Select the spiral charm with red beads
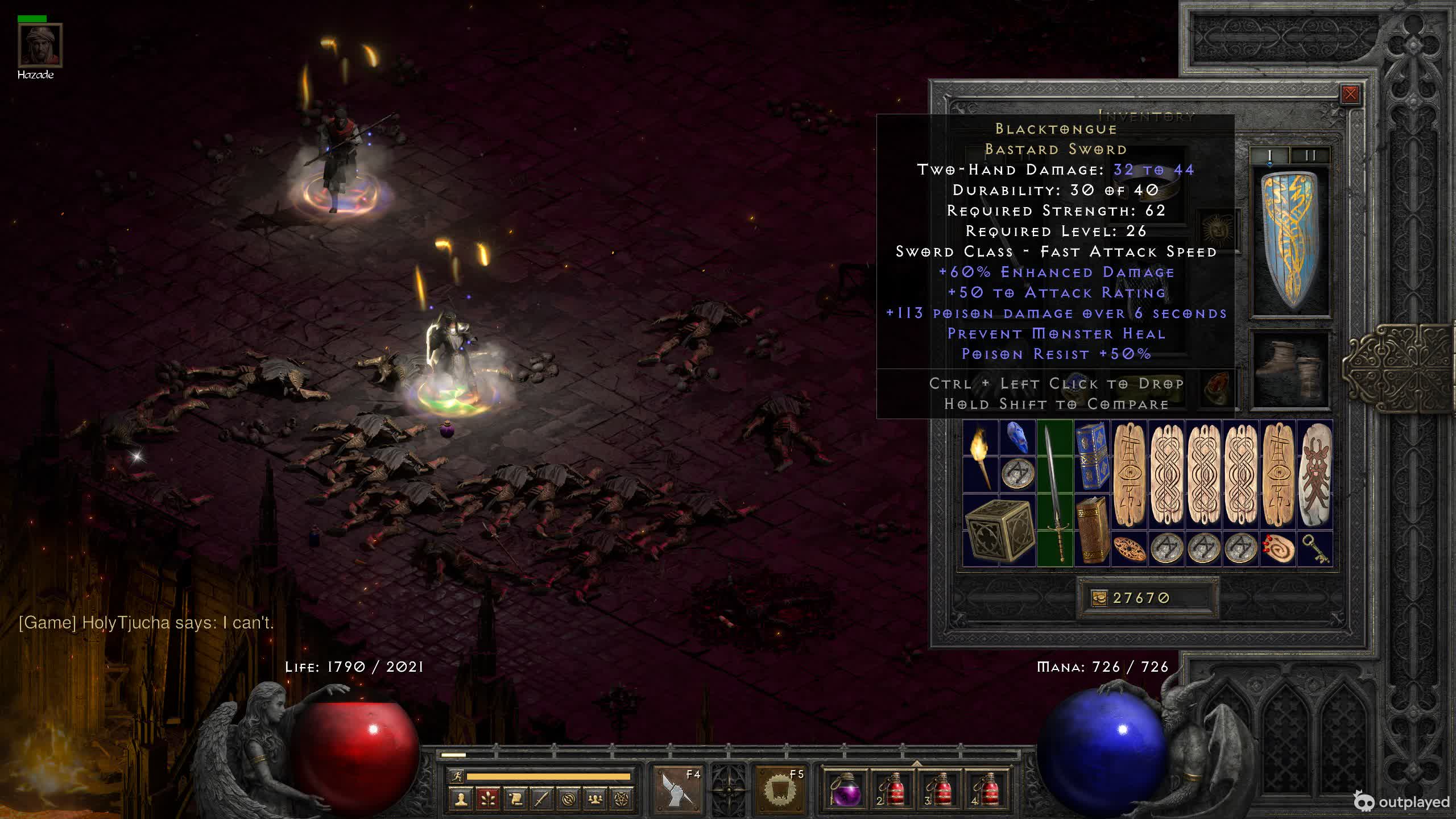Image resolution: width=1456 pixels, height=819 pixels. pos(1279,549)
